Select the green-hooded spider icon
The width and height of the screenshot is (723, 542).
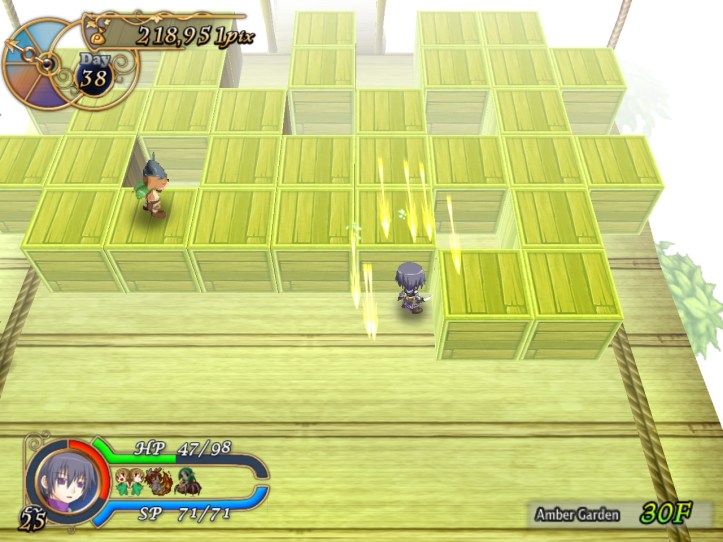tap(189, 482)
